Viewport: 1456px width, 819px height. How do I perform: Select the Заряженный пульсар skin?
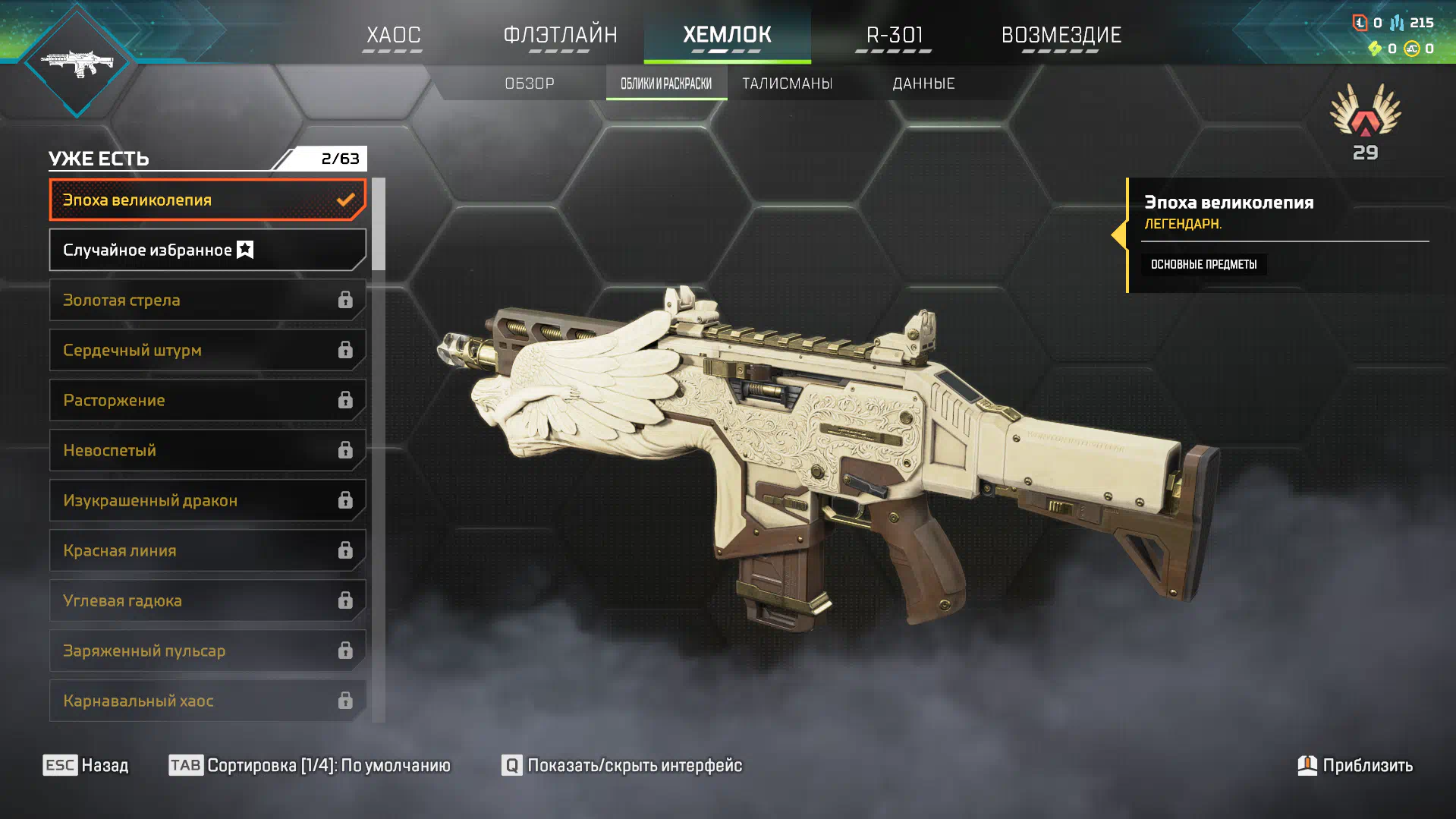(x=207, y=650)
